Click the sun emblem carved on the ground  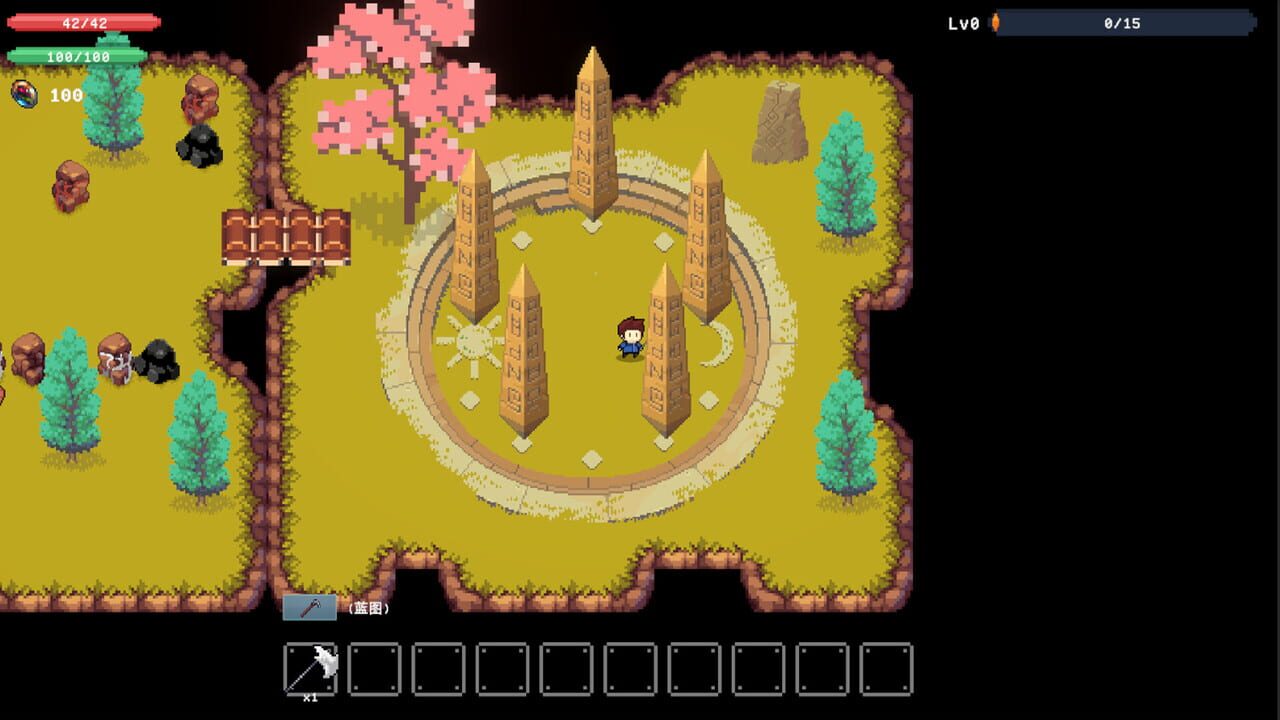pyautogui.click(x=474, y=340)
